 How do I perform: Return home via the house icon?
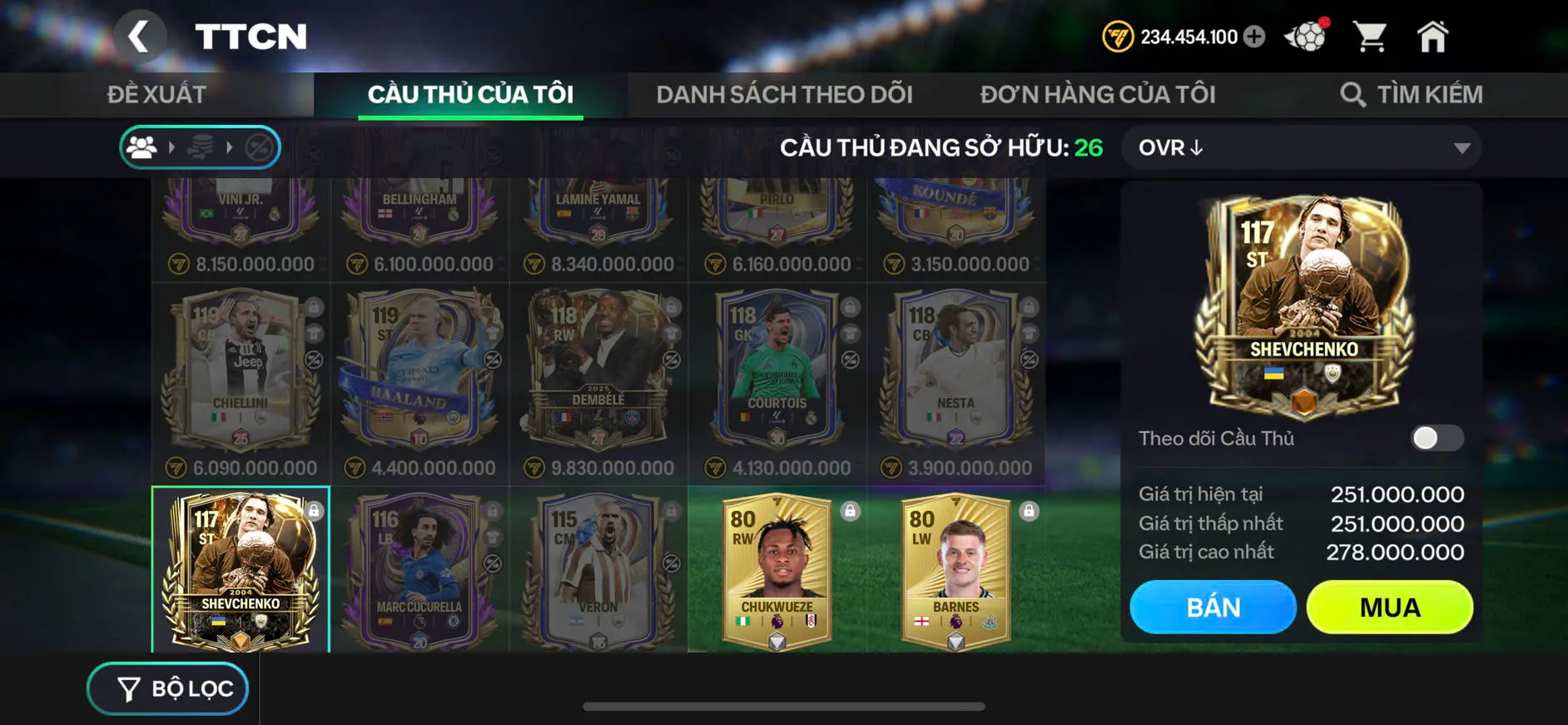click(1433, 35)
